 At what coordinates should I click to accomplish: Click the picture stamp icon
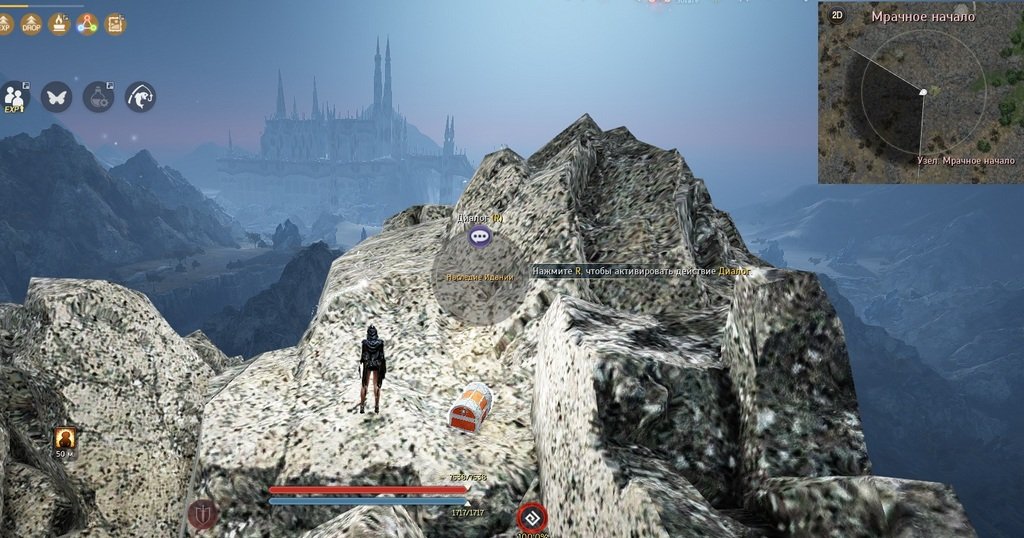click(115, 22)
